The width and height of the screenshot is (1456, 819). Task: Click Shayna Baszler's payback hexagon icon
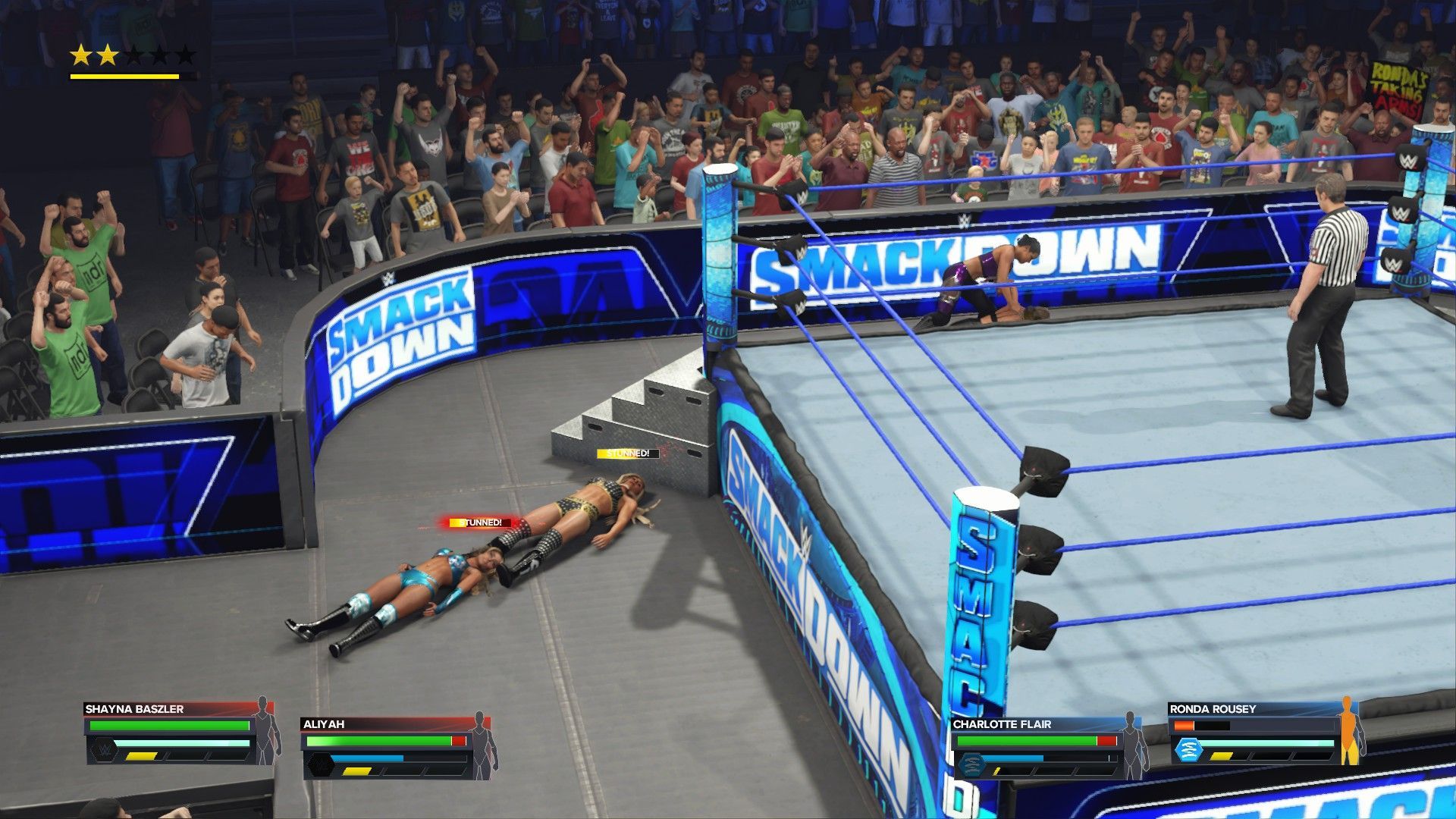pos(103,750)
